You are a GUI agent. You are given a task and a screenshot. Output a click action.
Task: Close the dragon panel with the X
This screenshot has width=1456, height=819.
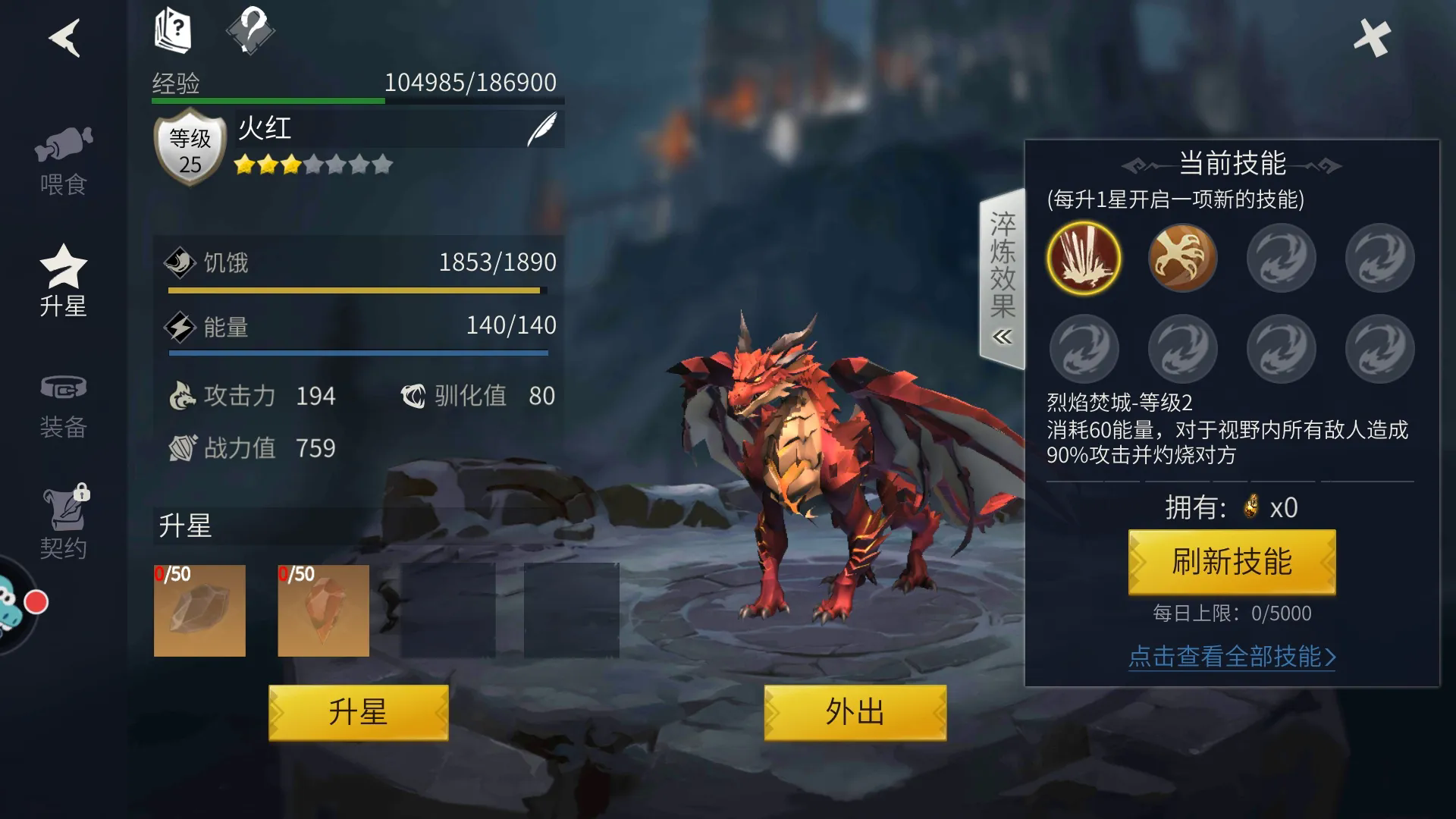point(1372,37)
